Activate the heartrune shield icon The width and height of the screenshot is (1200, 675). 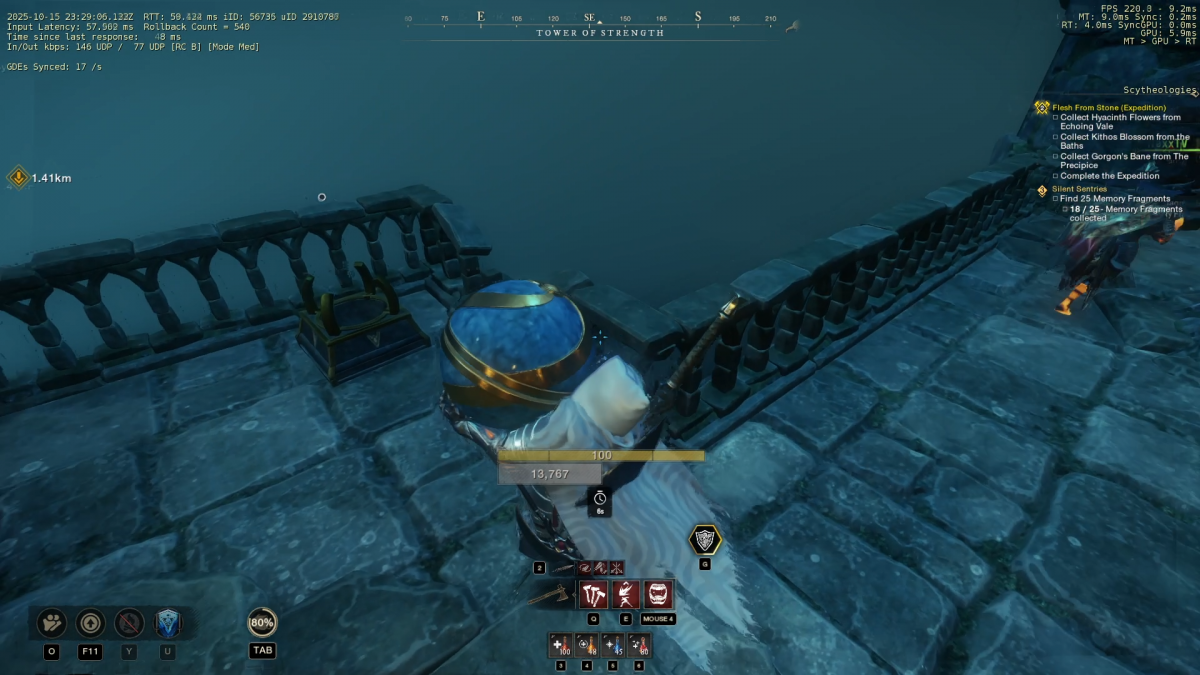tap(705, 541)
